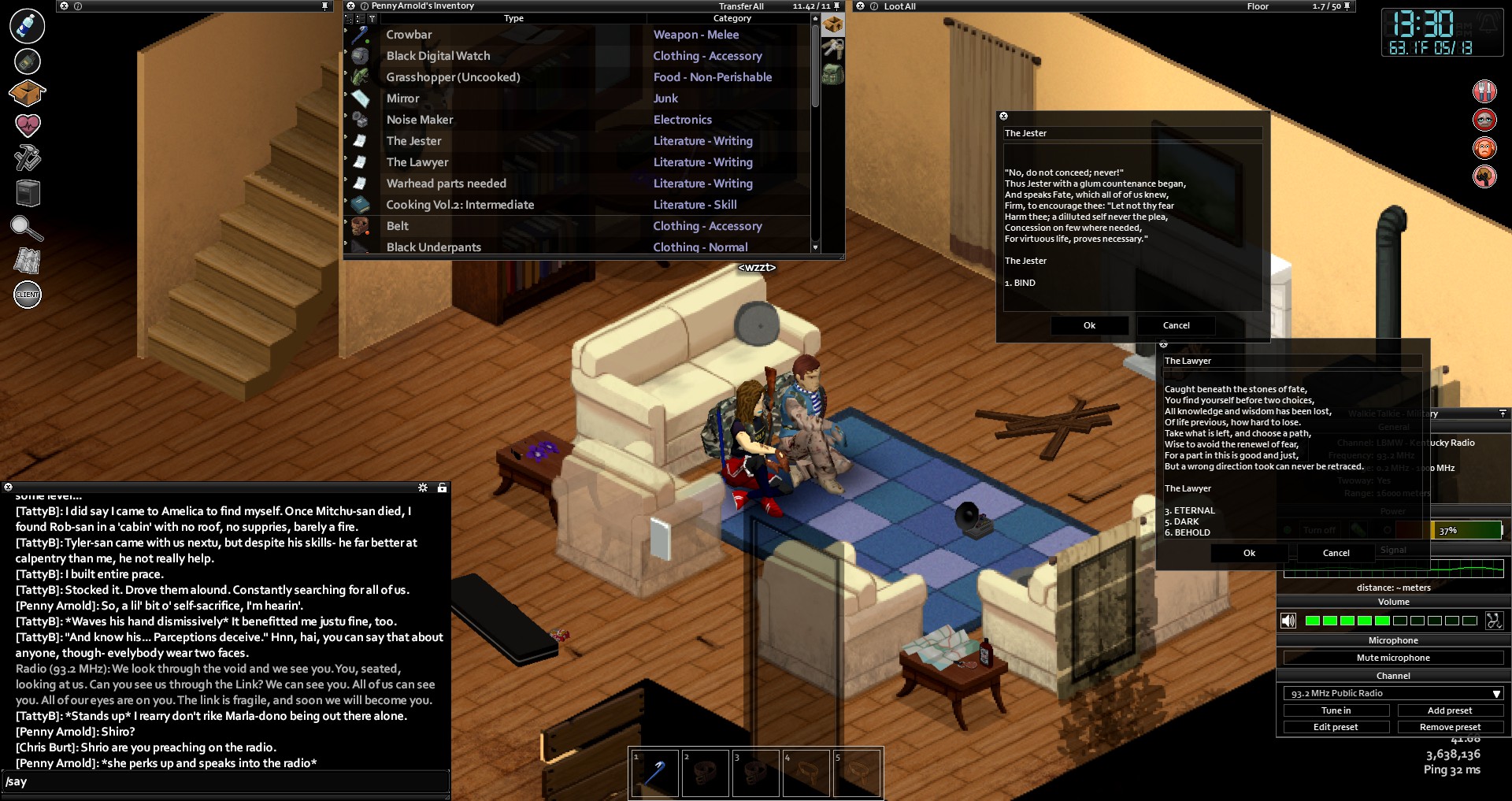Confirm The Jester note with Ok
This screenshot has height=801, width=1512.
(1089, 325)
